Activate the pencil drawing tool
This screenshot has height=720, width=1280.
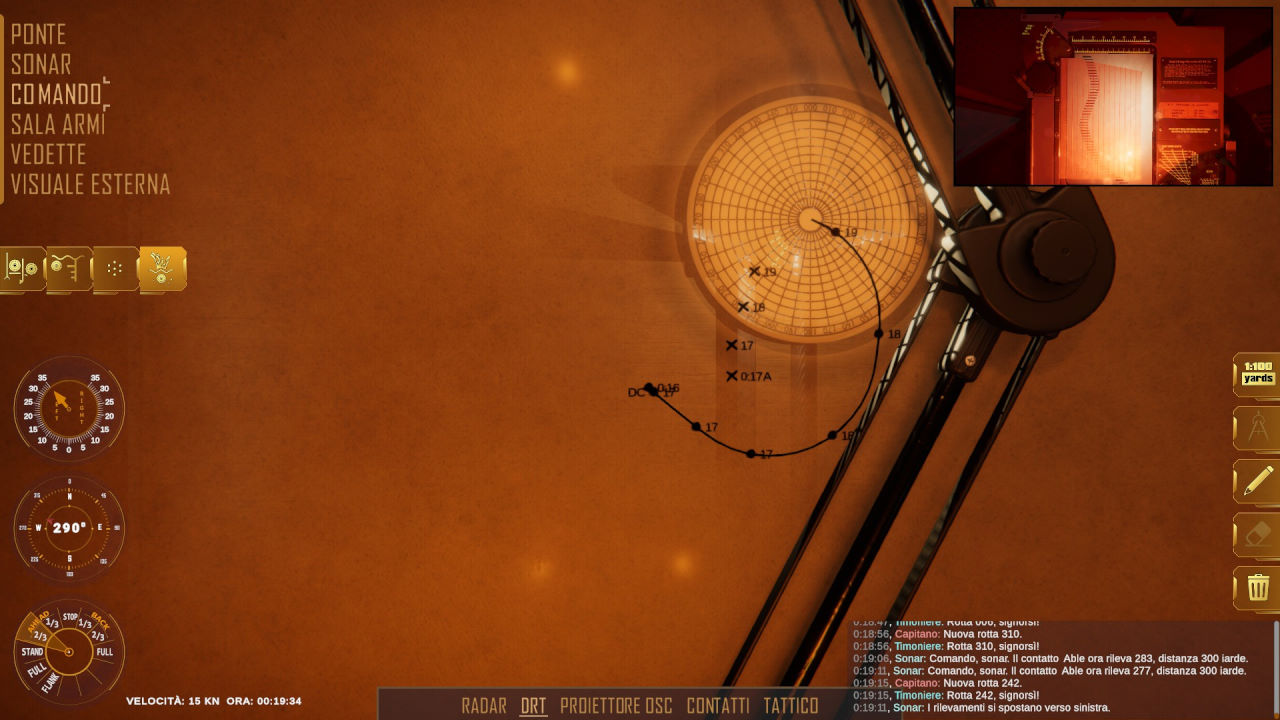coord(1258,482)
